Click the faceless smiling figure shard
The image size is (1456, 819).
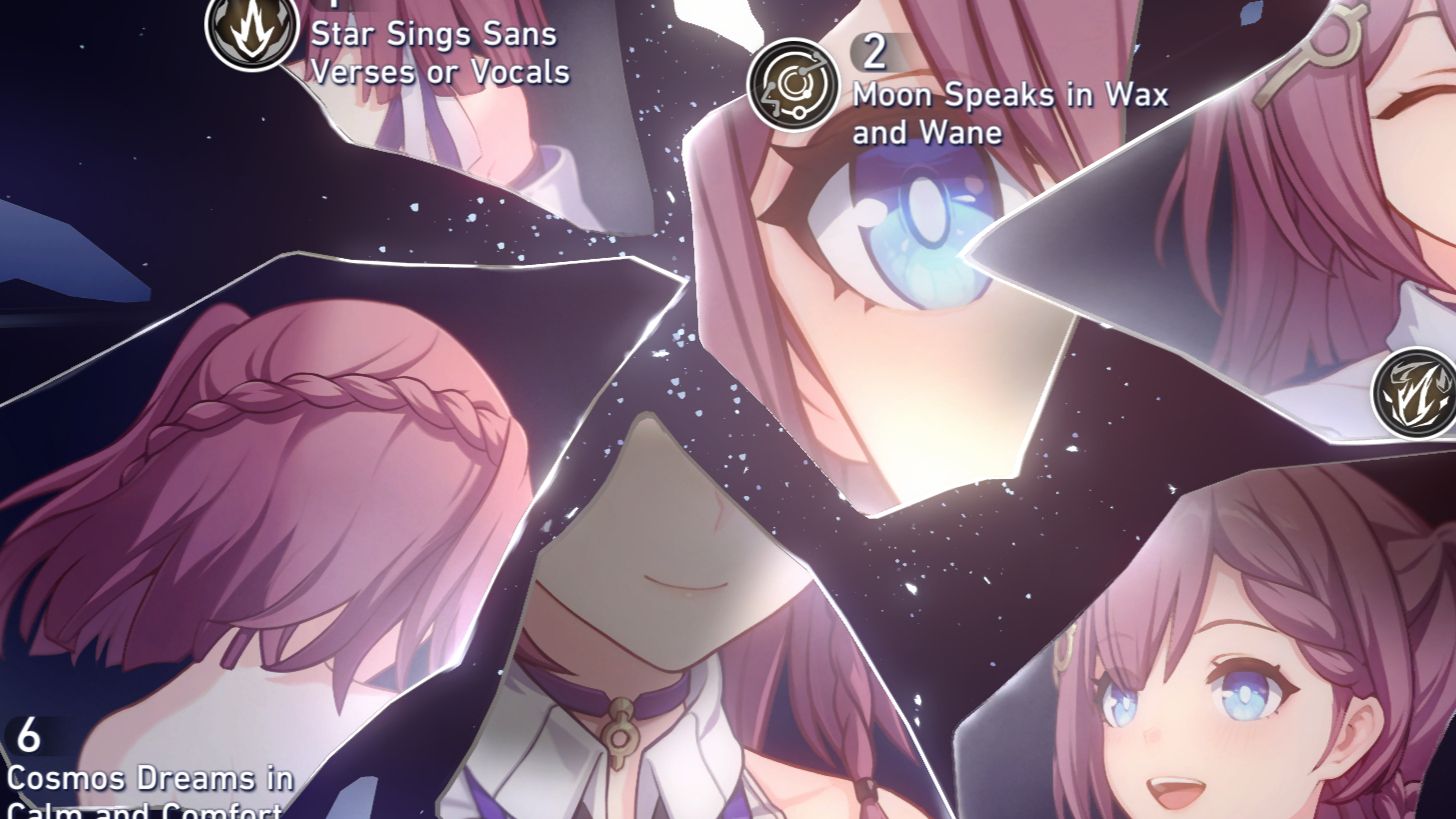click(660, 600)
